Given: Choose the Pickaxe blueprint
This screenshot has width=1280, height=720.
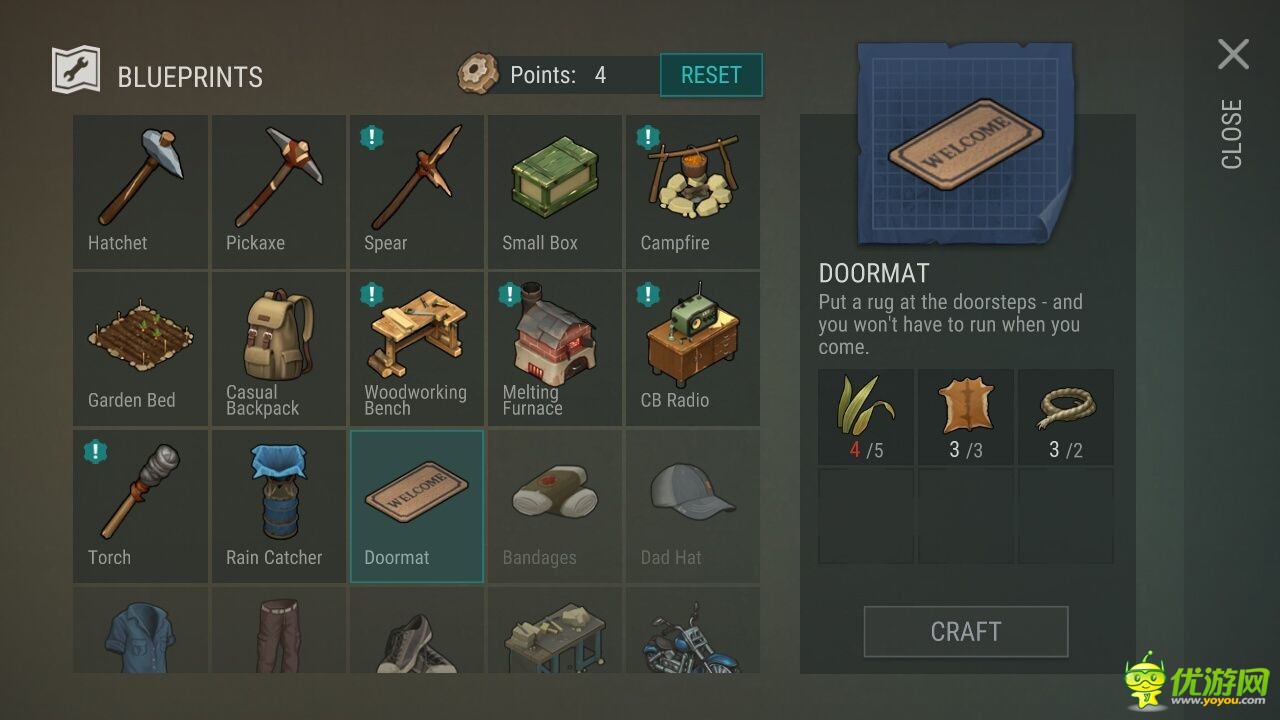Looking at the screenshot, I should (x=278, y=191).
